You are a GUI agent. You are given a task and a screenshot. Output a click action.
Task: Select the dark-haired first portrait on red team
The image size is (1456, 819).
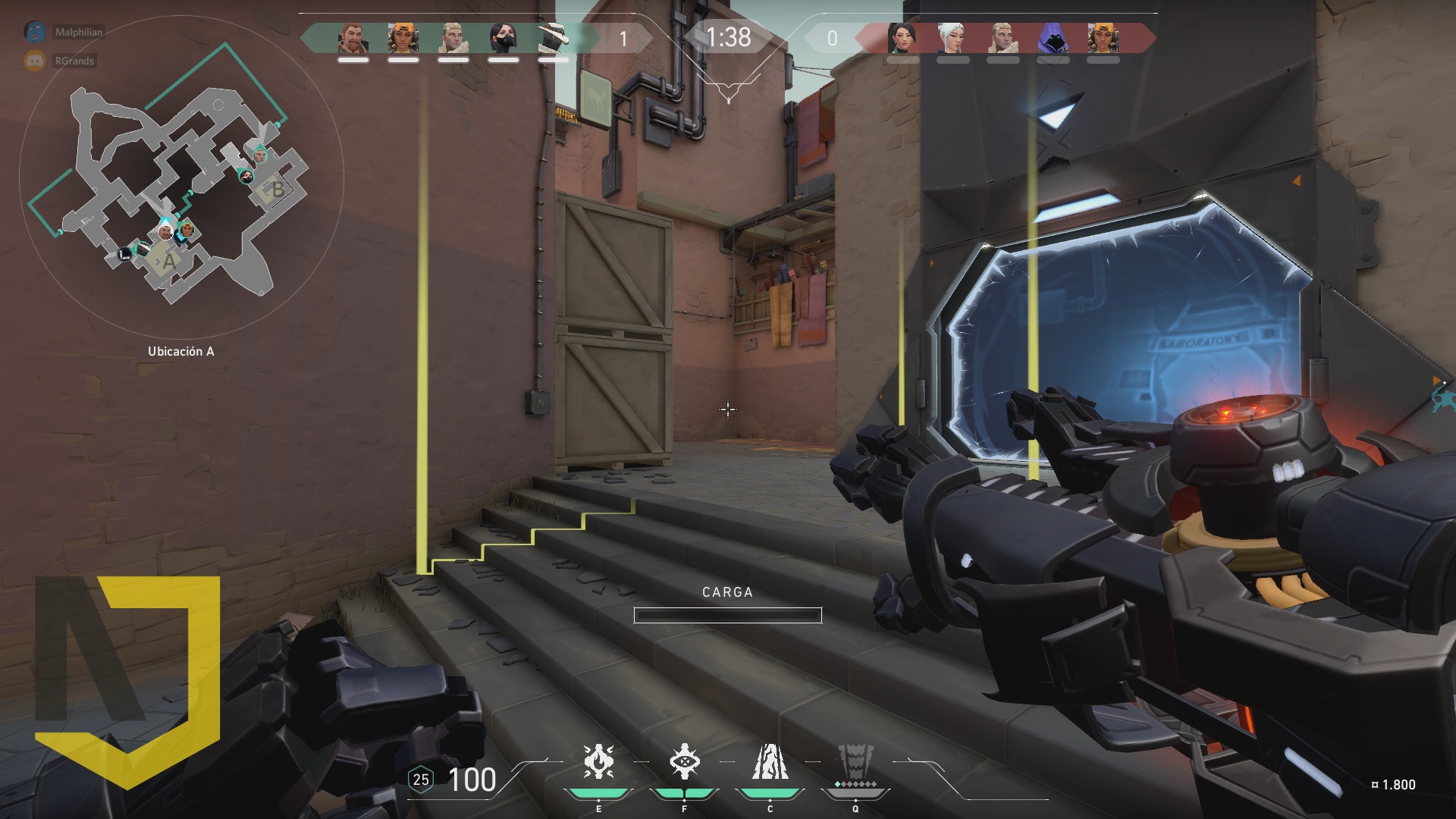coord(902,38)
